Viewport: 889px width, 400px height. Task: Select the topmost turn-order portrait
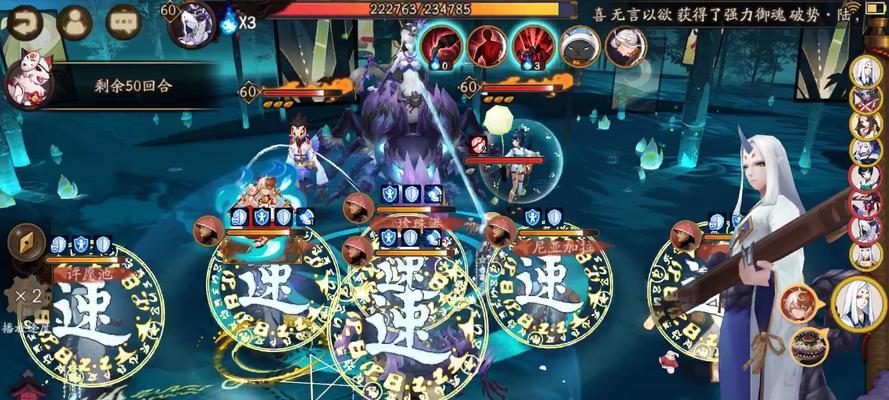pyautogui.click(x=865, y=72)
